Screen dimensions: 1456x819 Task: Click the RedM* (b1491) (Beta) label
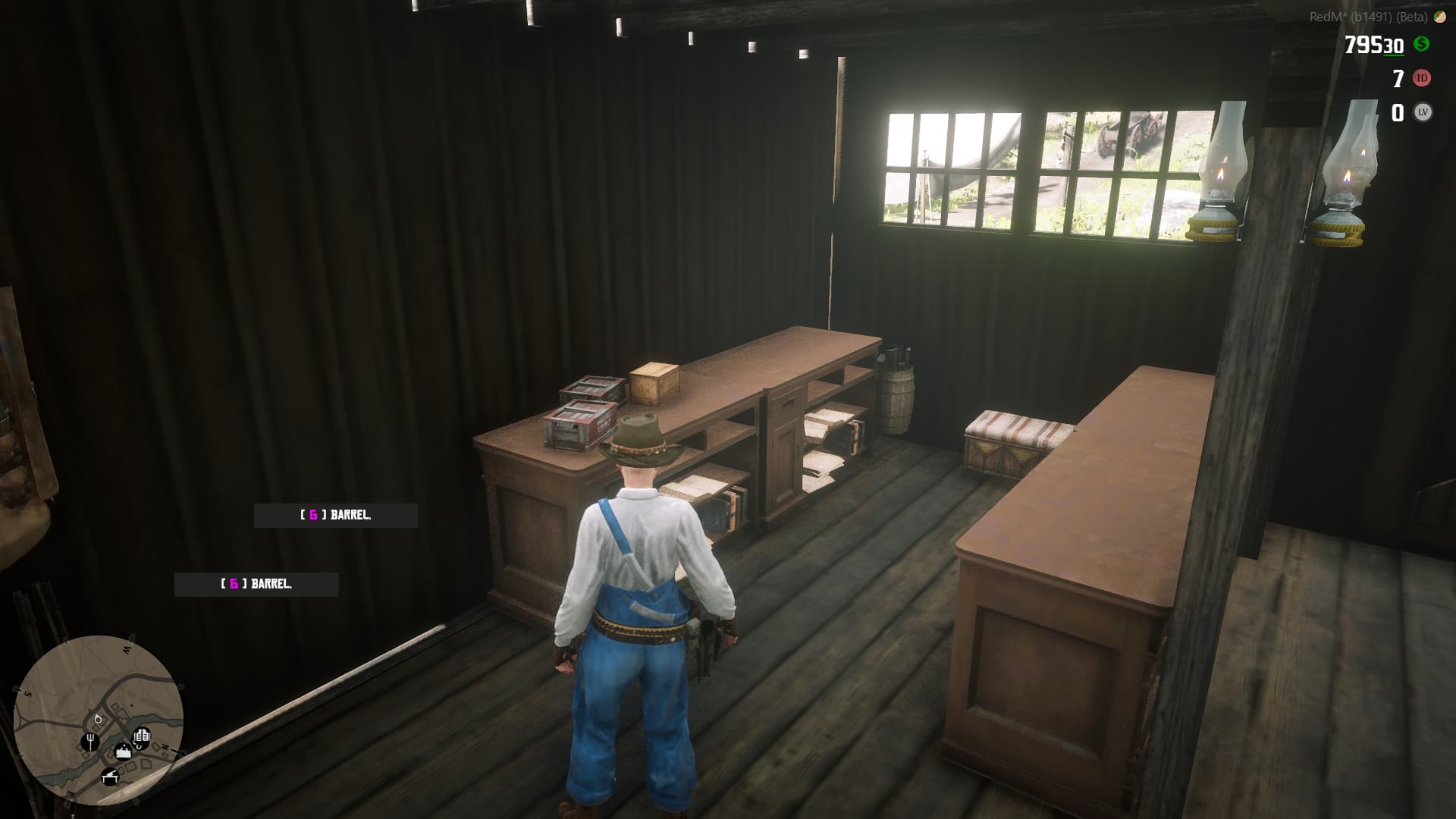click(1369, 17)
